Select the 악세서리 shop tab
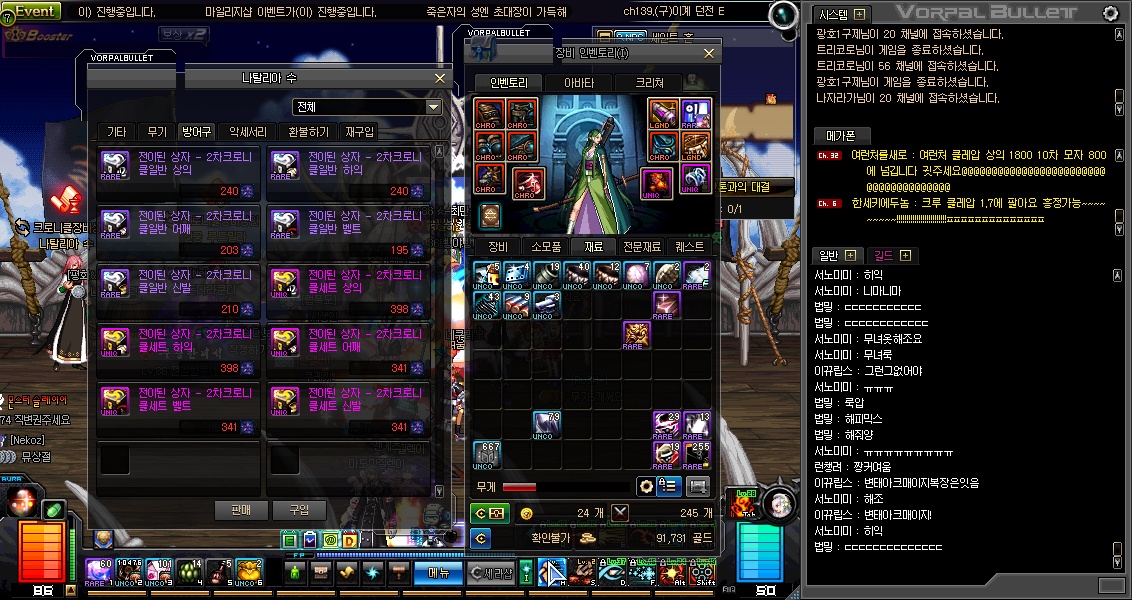The width and height of the screenshot is (1132, 600). [248, 131]
